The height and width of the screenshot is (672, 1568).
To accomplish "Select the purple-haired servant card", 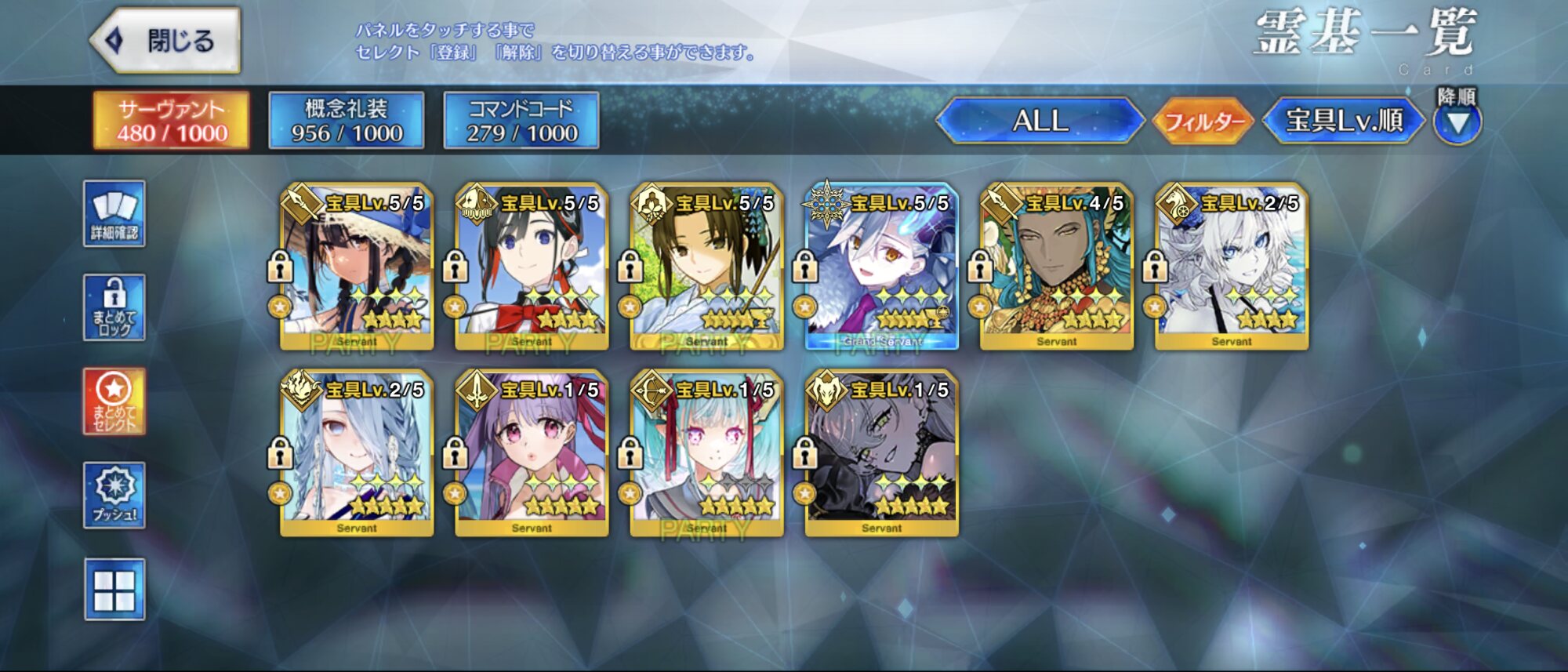I will pos(532,454).
